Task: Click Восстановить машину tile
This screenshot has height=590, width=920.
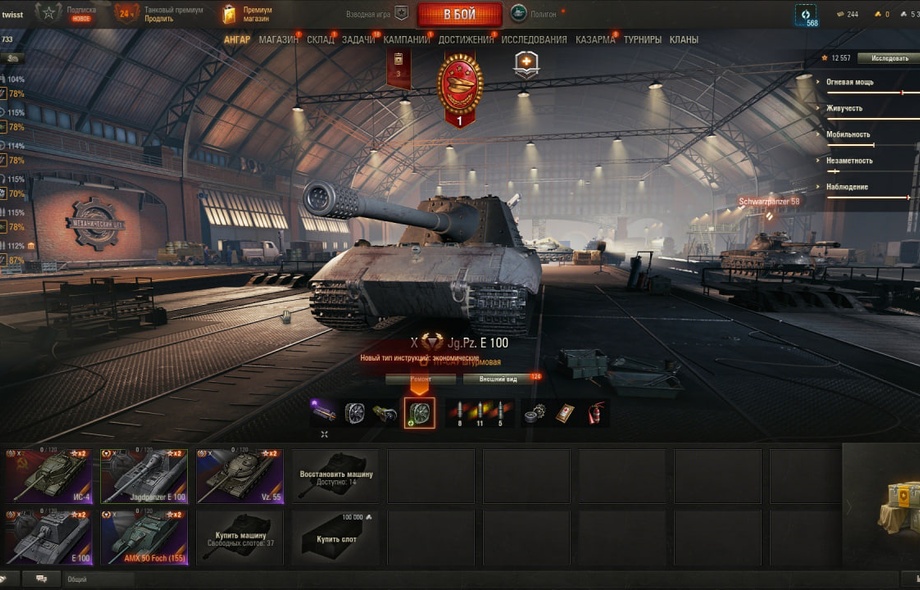Action: pyautogui.click(x=334, y=476)
